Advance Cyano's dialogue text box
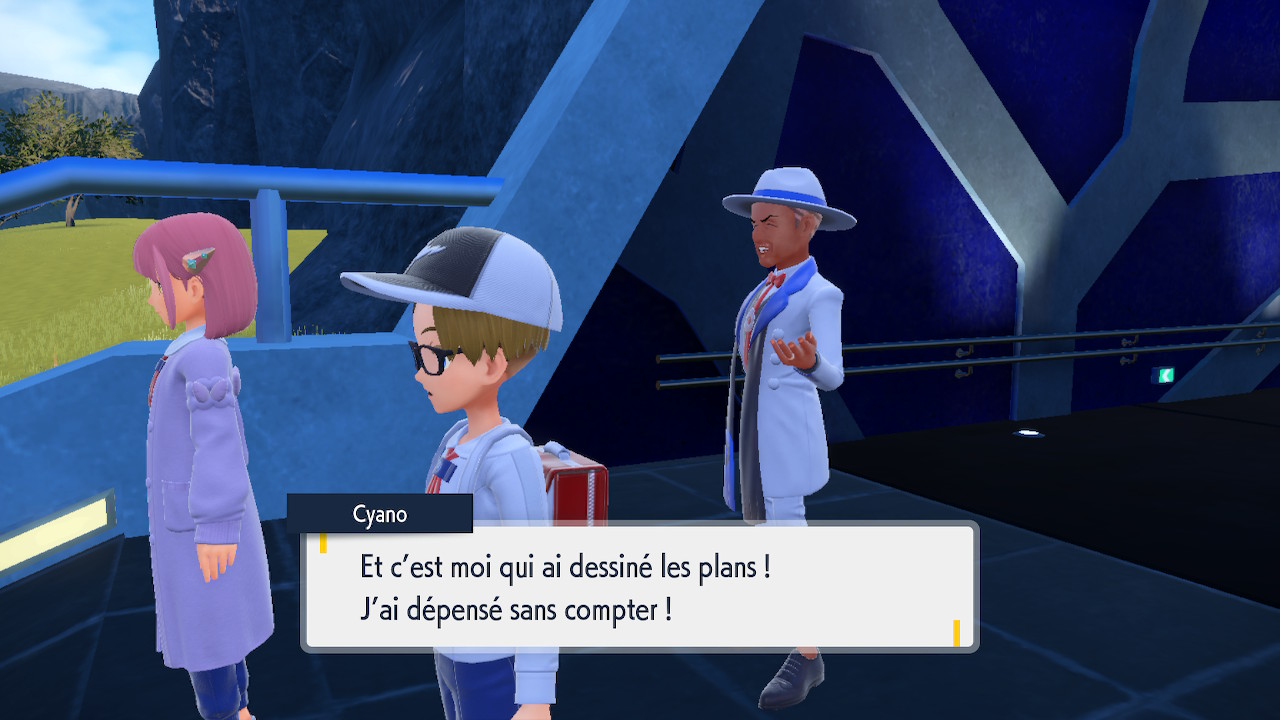This screenshot has height=720, width=1280. coord(640,587)
